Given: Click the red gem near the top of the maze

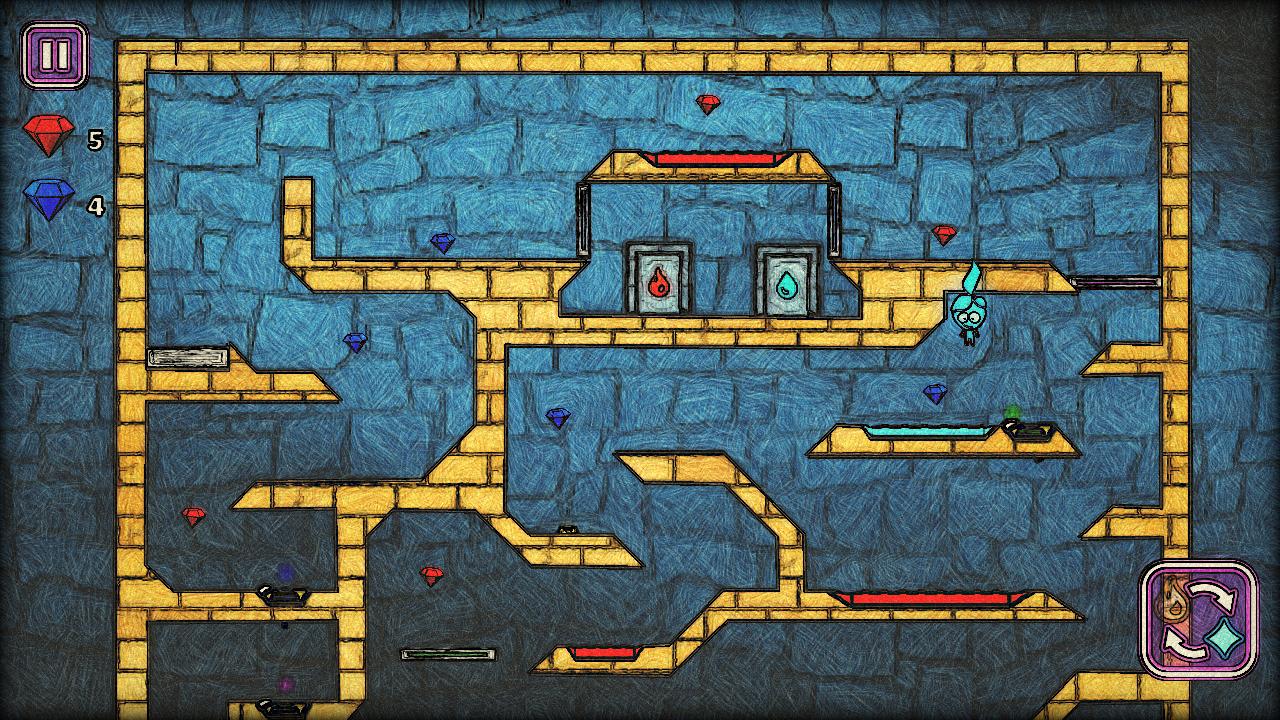Looking at the screenshot, I should pyautogui.click(x=710, y=106).
